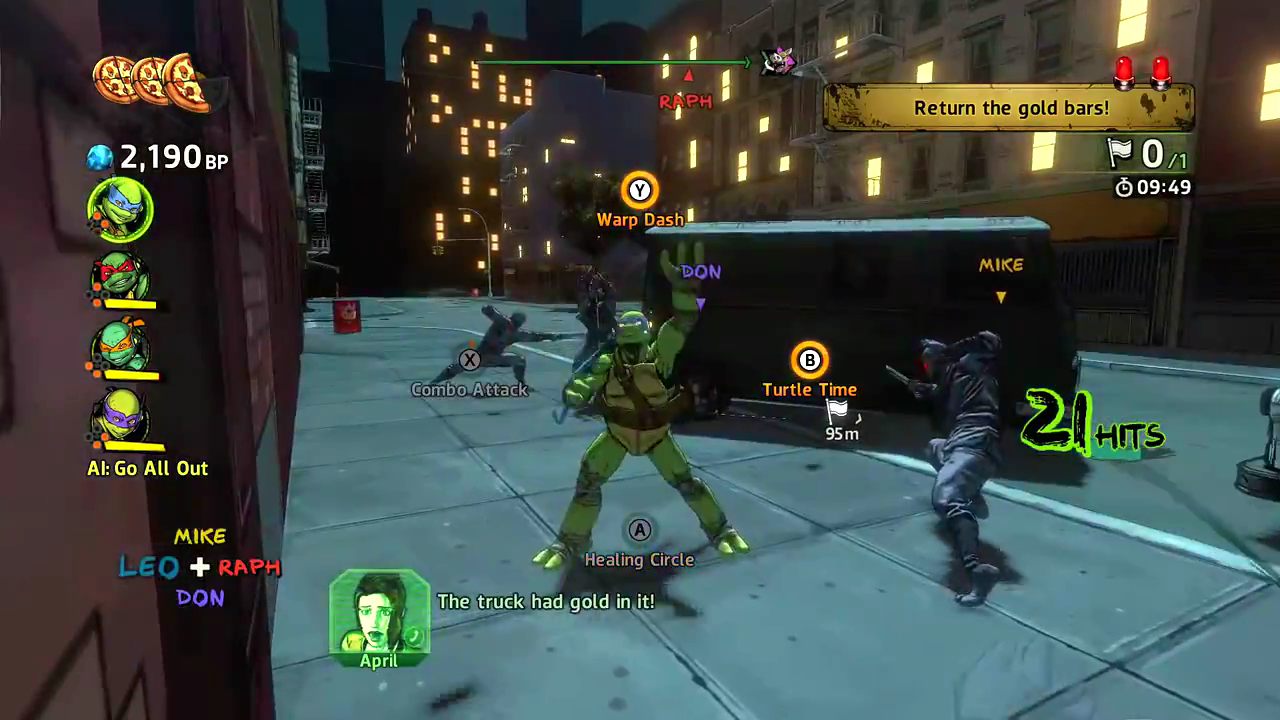Click the boss icon on the progress bar
Viewport: 1280px width, 720px height.
coord(778,62)
